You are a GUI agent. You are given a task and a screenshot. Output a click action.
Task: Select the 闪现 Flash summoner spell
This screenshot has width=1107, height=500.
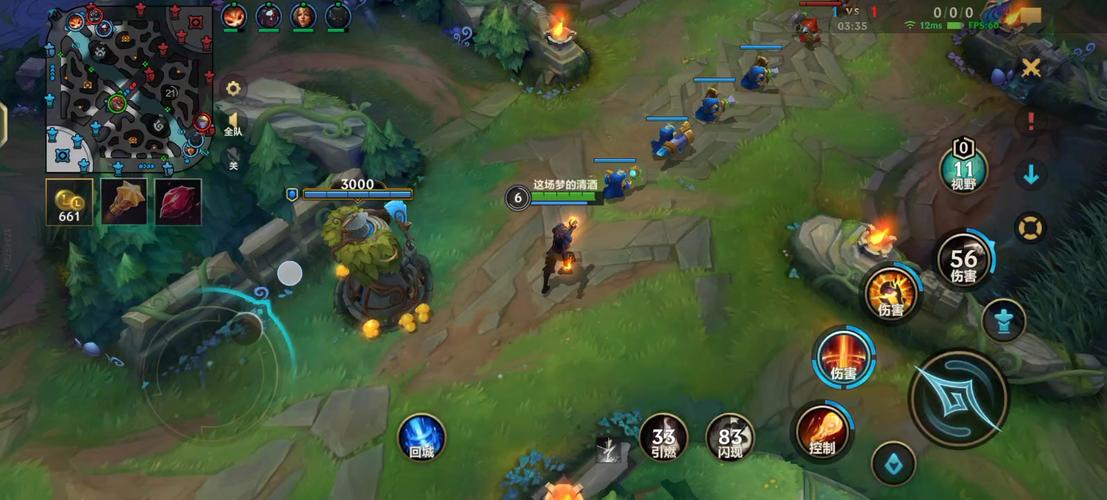[730, 438]
